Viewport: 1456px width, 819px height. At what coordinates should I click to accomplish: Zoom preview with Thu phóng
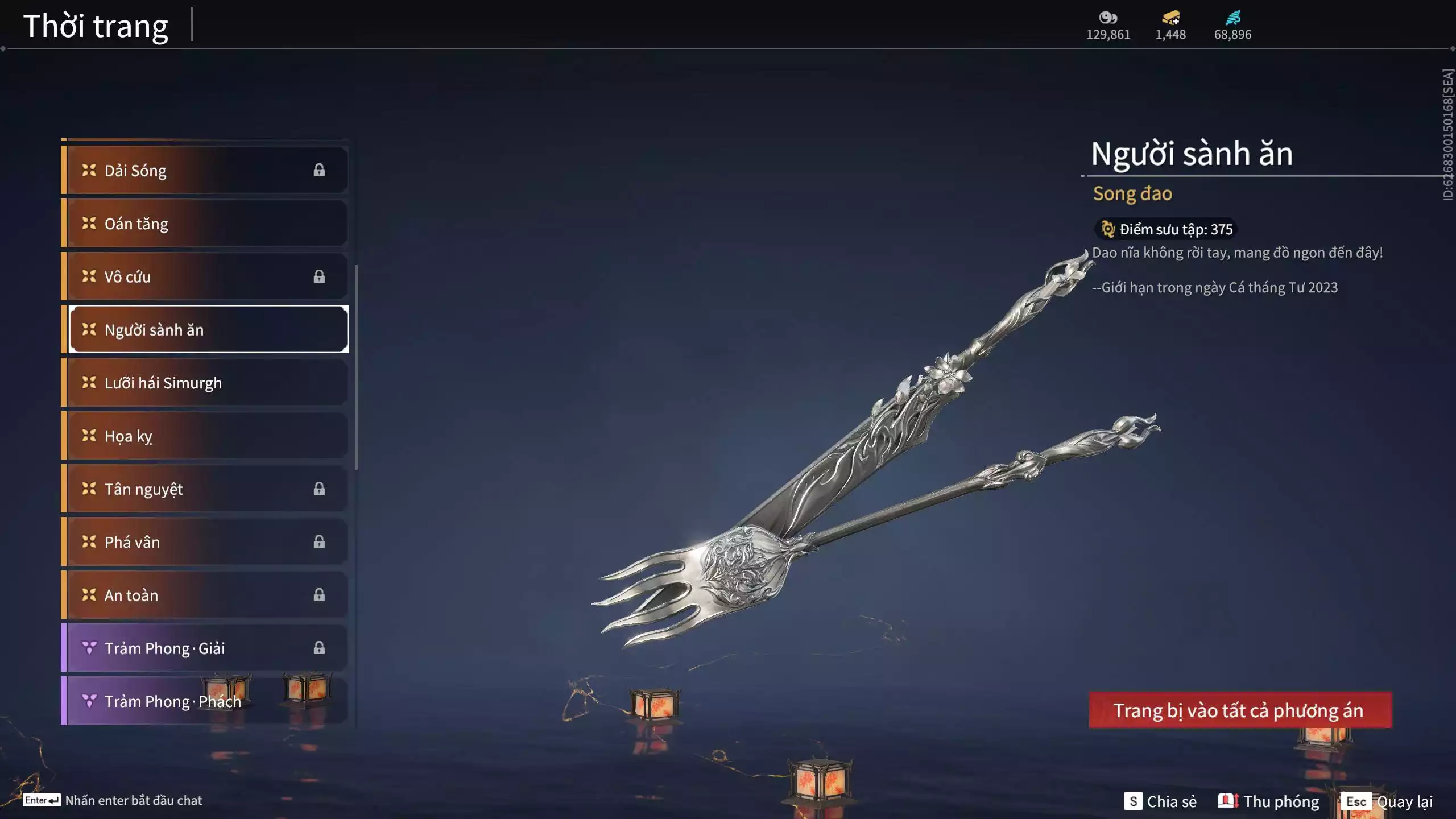[1268, 801]
